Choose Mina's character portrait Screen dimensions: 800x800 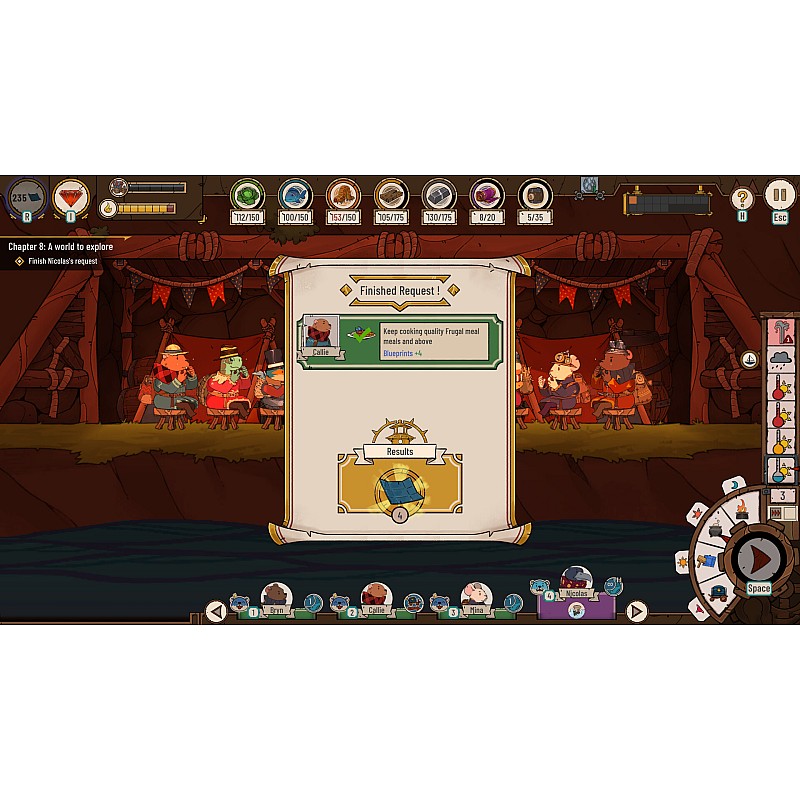coord(476,598)
